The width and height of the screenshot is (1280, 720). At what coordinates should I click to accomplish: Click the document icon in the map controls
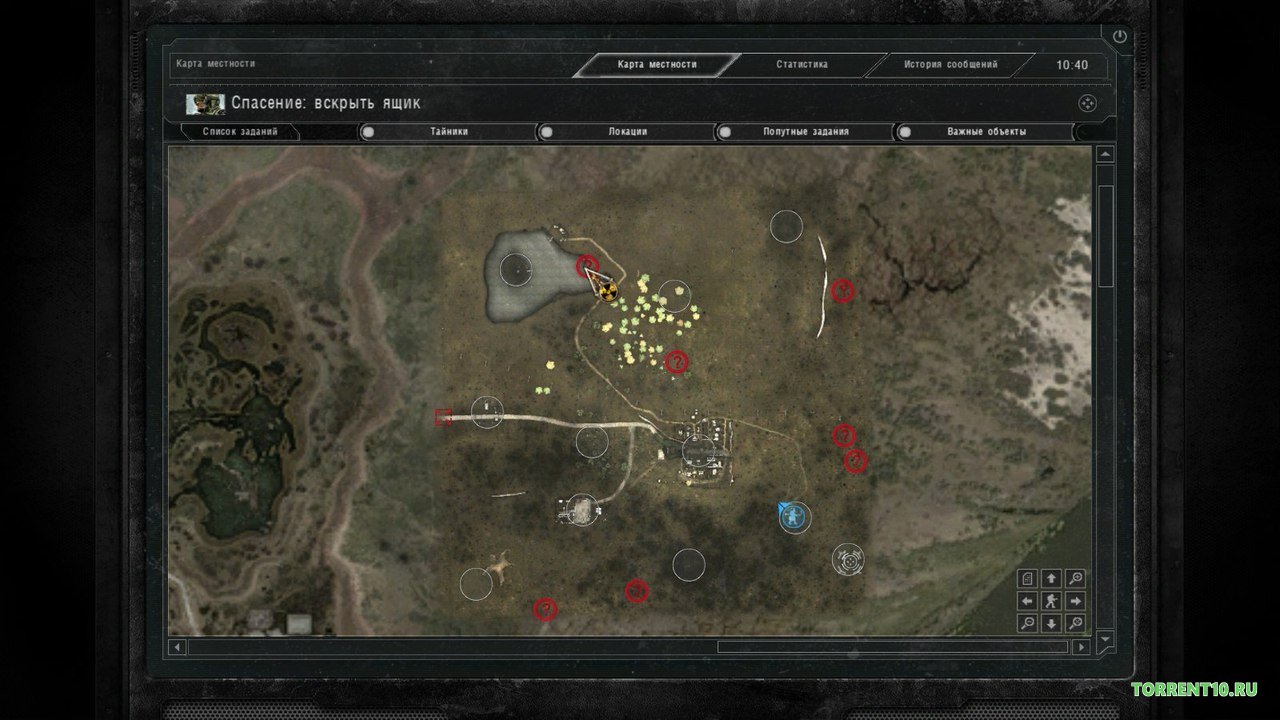(x=1027, y=578)
